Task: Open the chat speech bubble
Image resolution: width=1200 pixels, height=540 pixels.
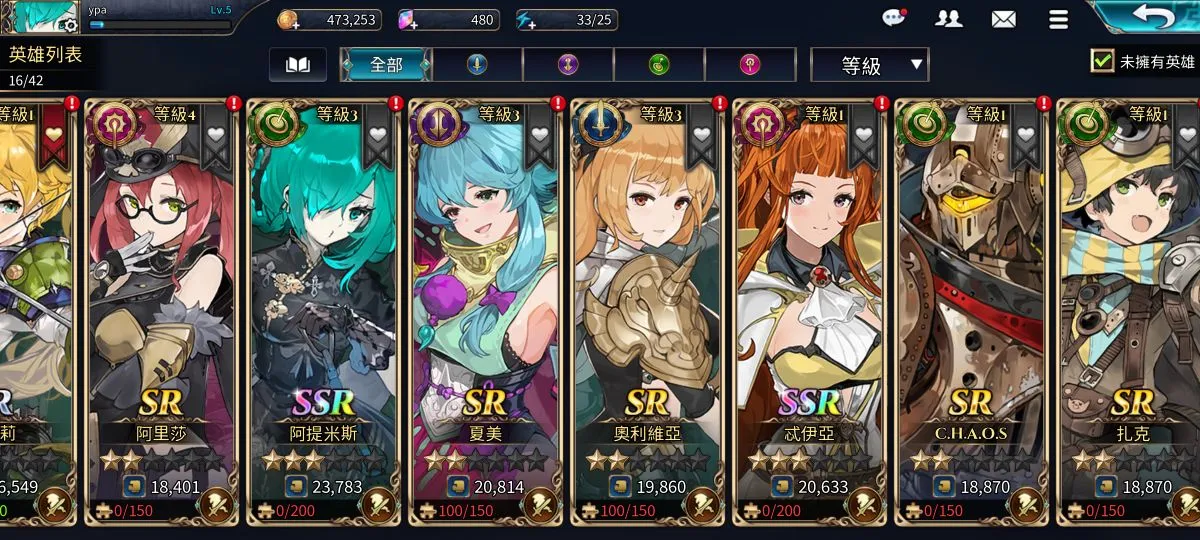Action: [x=894, y=18]
